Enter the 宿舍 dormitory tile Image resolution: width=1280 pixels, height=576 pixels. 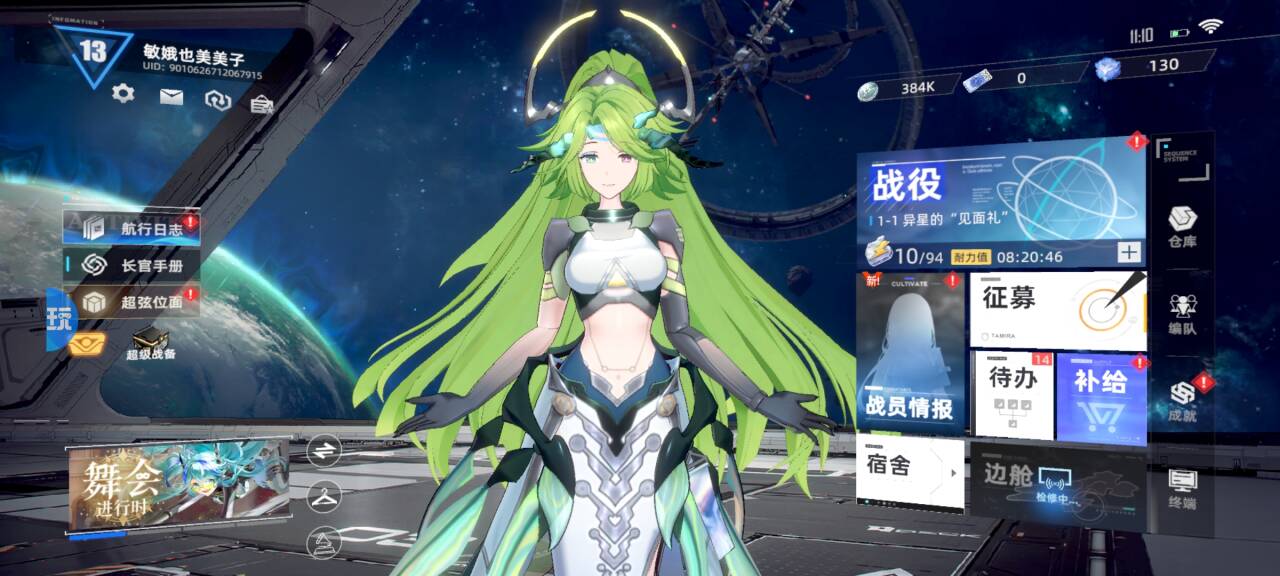[x=909, y=469]
